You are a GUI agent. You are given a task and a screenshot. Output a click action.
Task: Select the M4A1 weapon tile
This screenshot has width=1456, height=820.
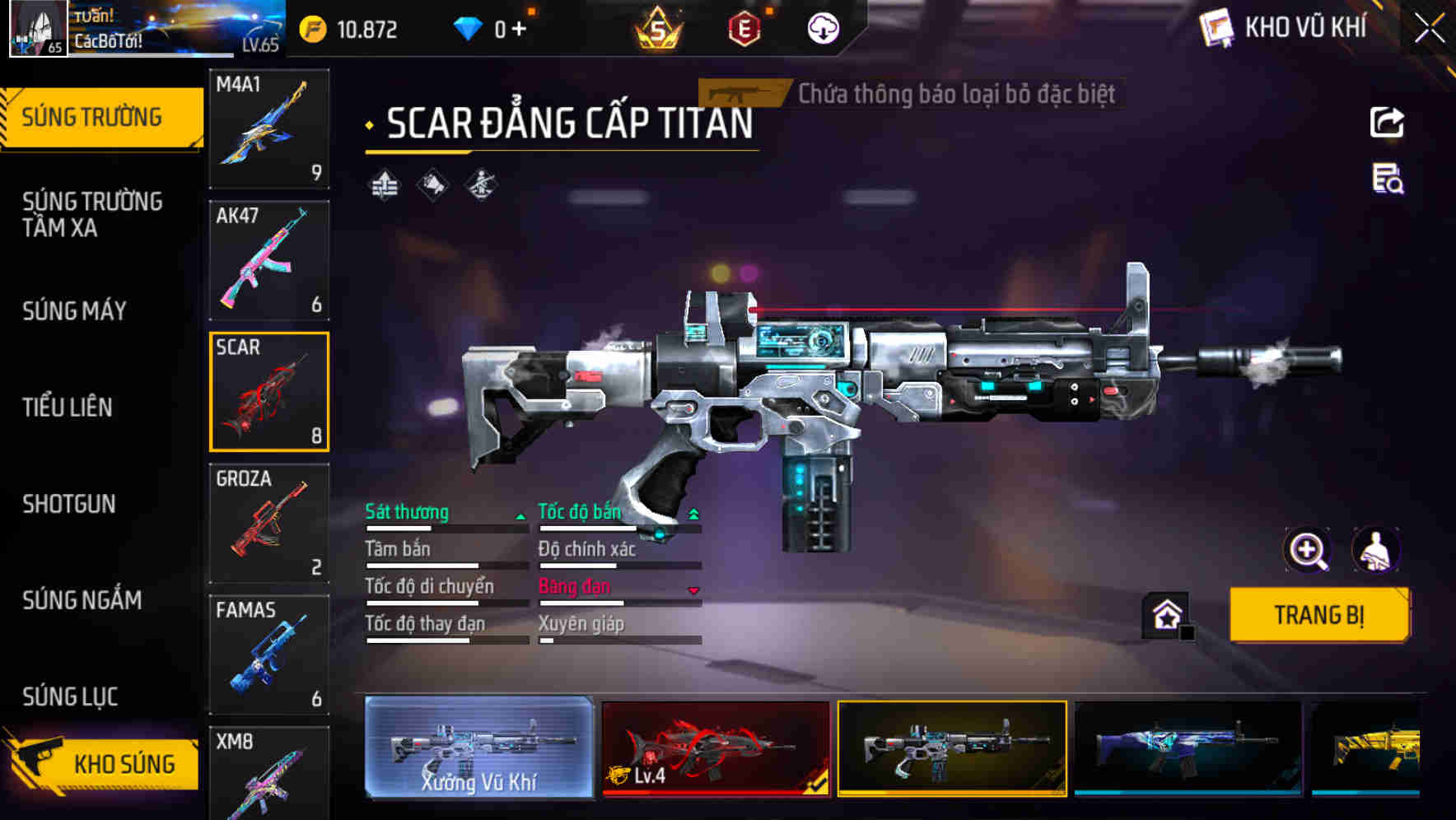click(269, 128)
